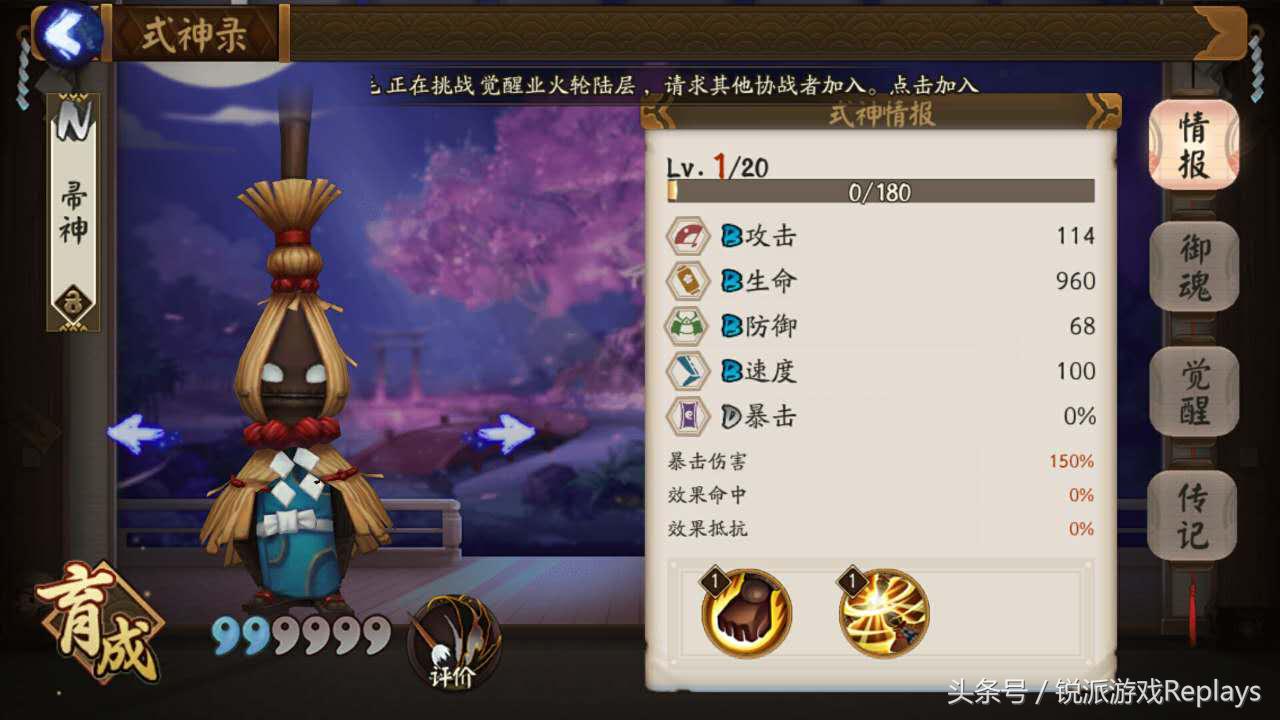Go back using the blue arrow orb
The width and height of the screenshot is (1280, 720).
pos(68,34)
